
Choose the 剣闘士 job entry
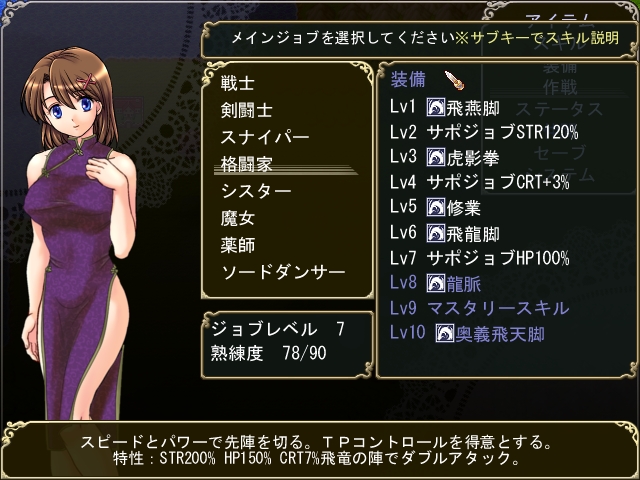[247, 110]
